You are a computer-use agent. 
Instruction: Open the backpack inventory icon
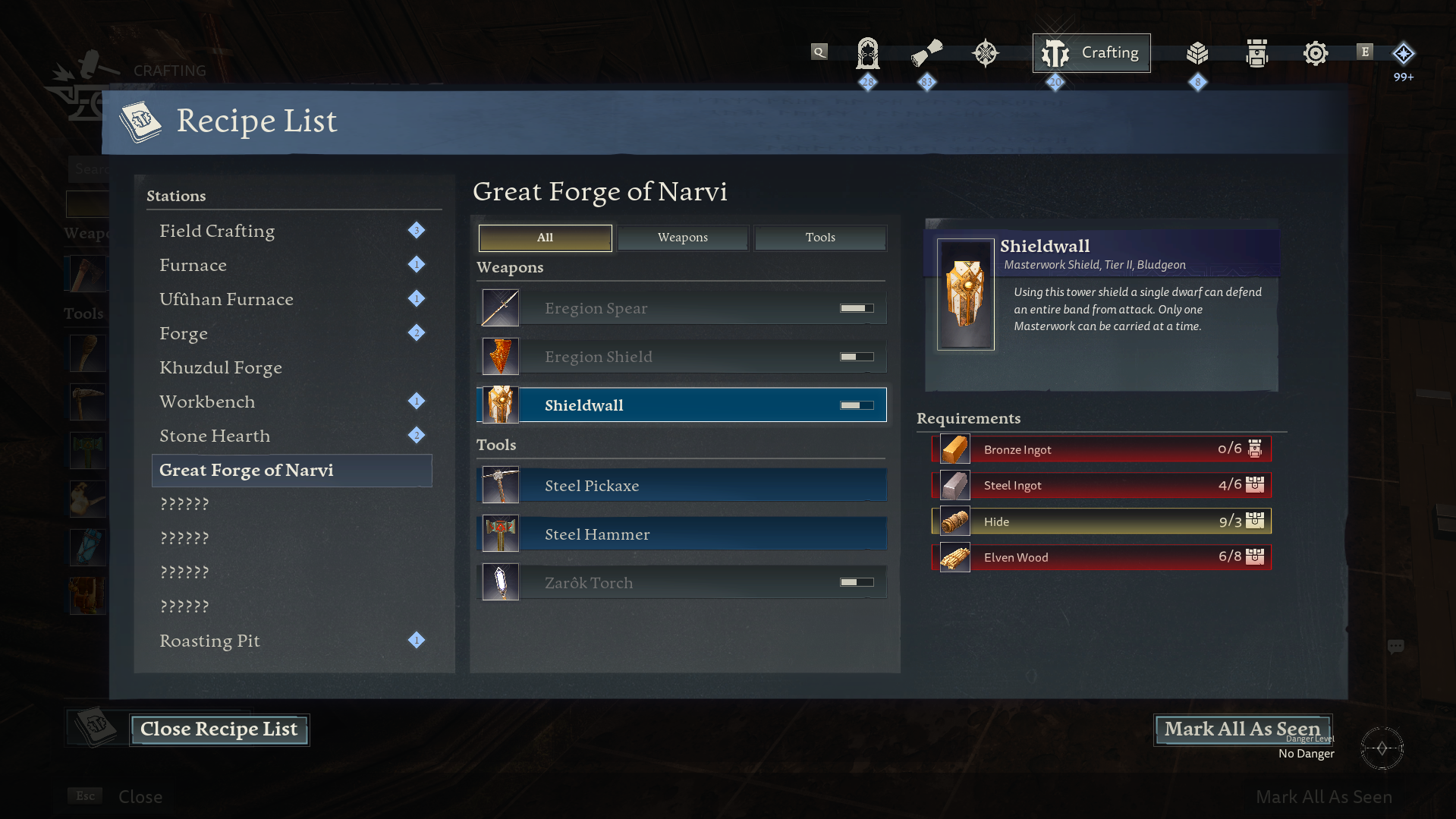[1256, 52]
